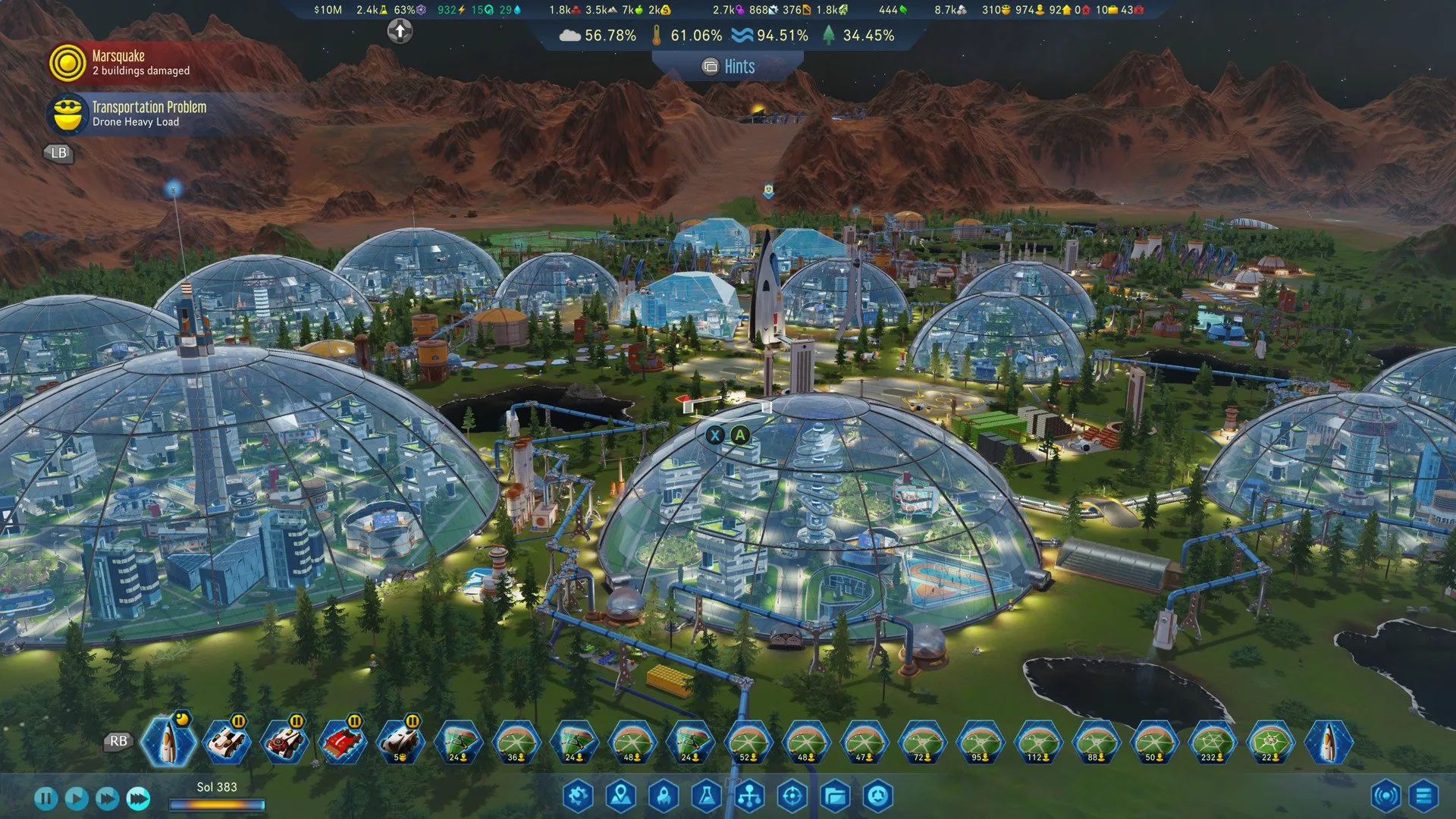This screenshot has height=819, width=1456.
Task: Open colony management via the gear icon
Action: coord(579,795)
